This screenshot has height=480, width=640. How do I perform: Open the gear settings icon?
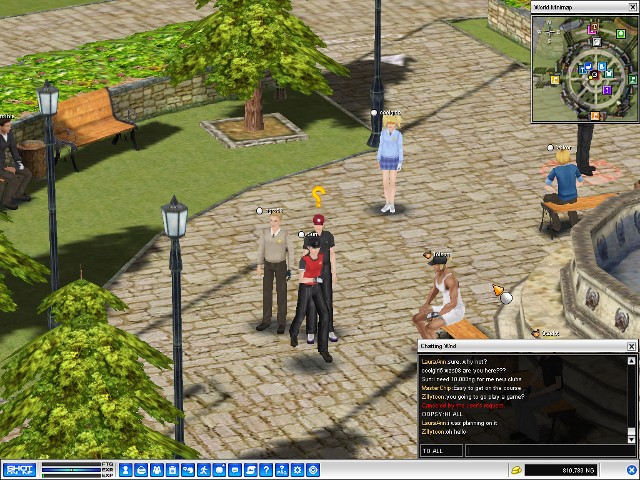pyautogui.click(x=296, y=469)
